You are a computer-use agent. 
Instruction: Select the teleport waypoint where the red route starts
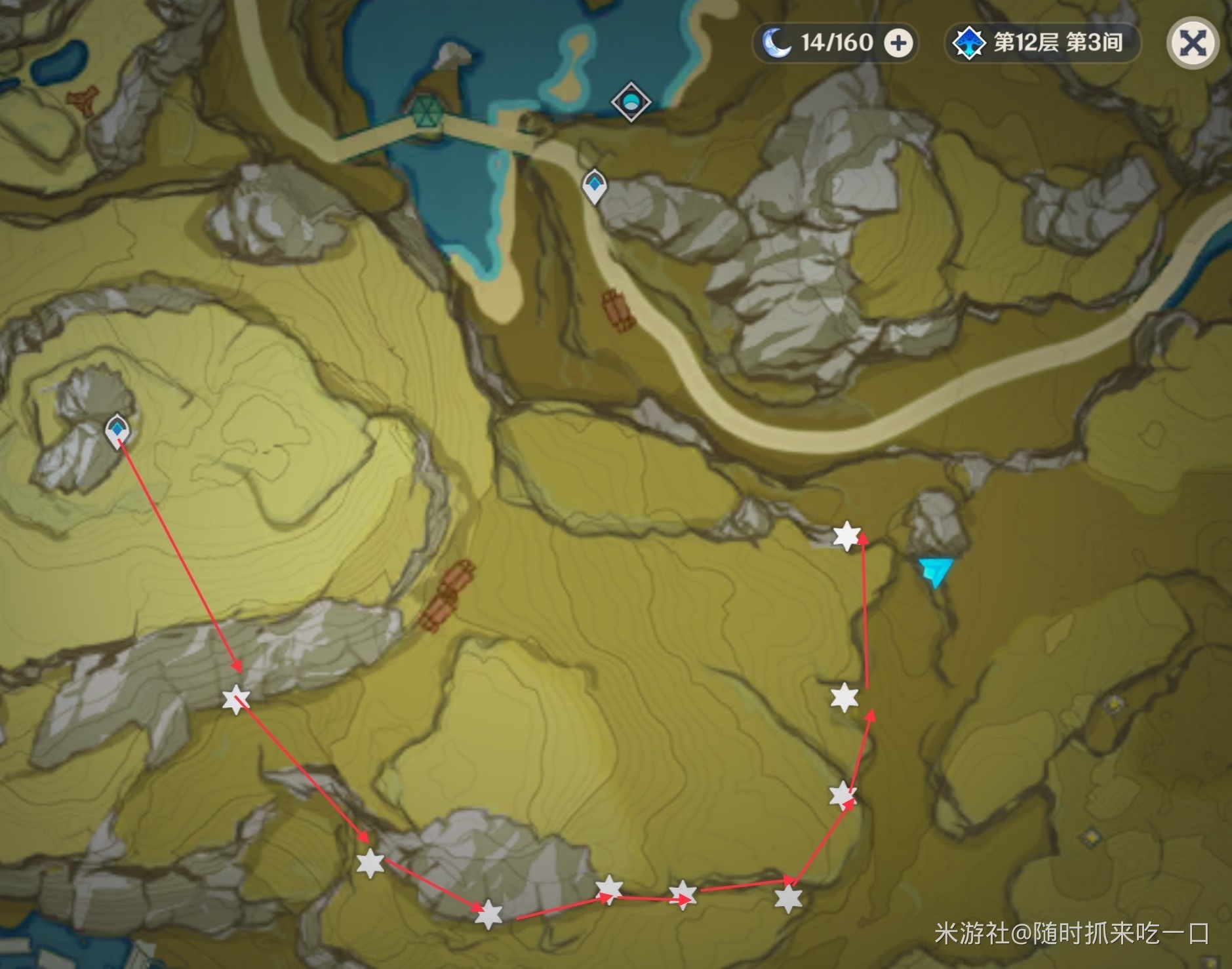[117, 431]
